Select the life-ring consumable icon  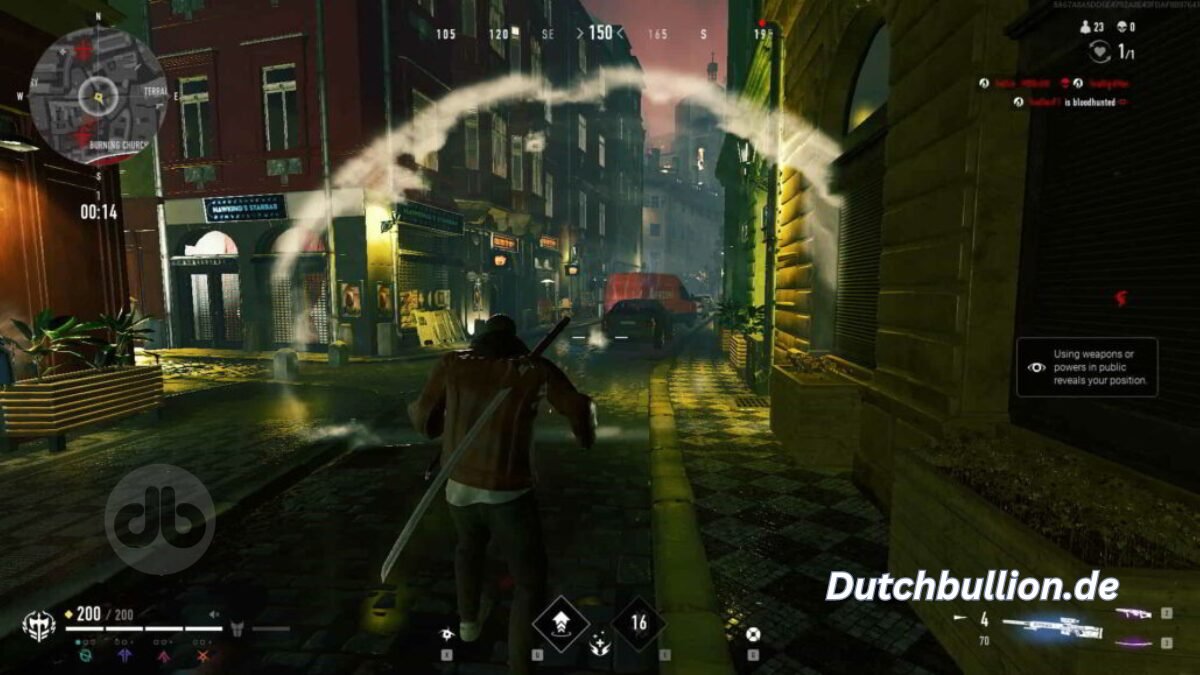coord(752,633)
